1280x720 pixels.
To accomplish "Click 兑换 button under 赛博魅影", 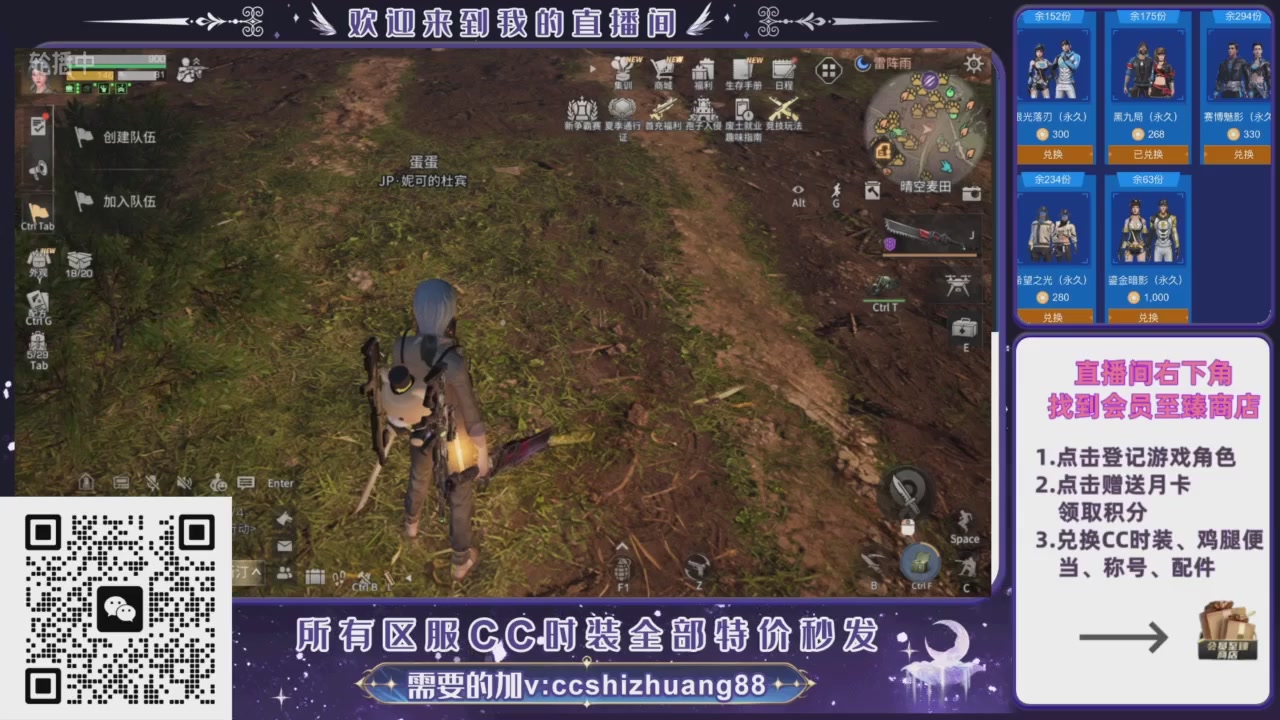I will point(1240,154).
